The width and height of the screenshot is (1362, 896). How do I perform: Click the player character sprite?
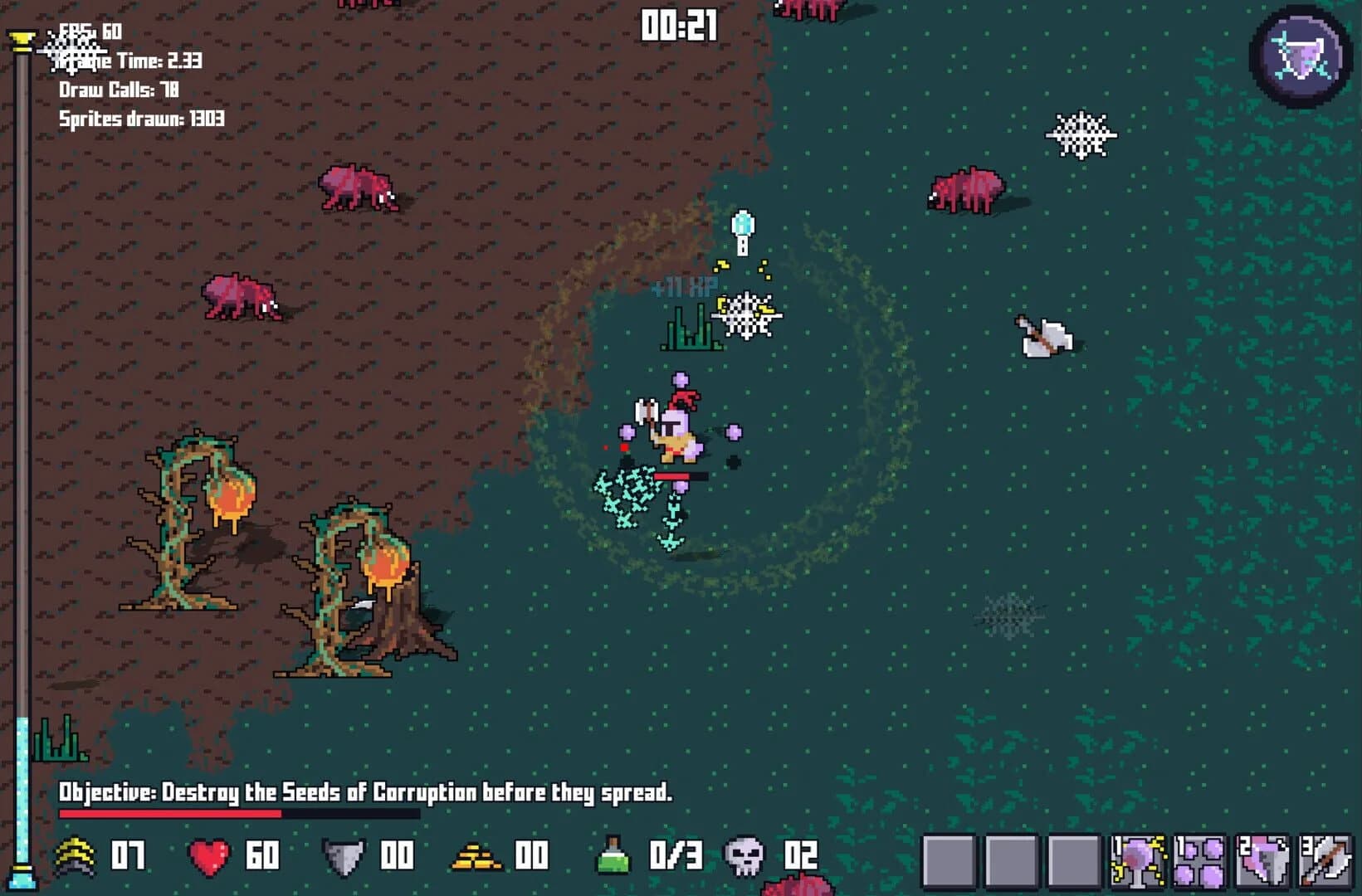pos(679,427)
